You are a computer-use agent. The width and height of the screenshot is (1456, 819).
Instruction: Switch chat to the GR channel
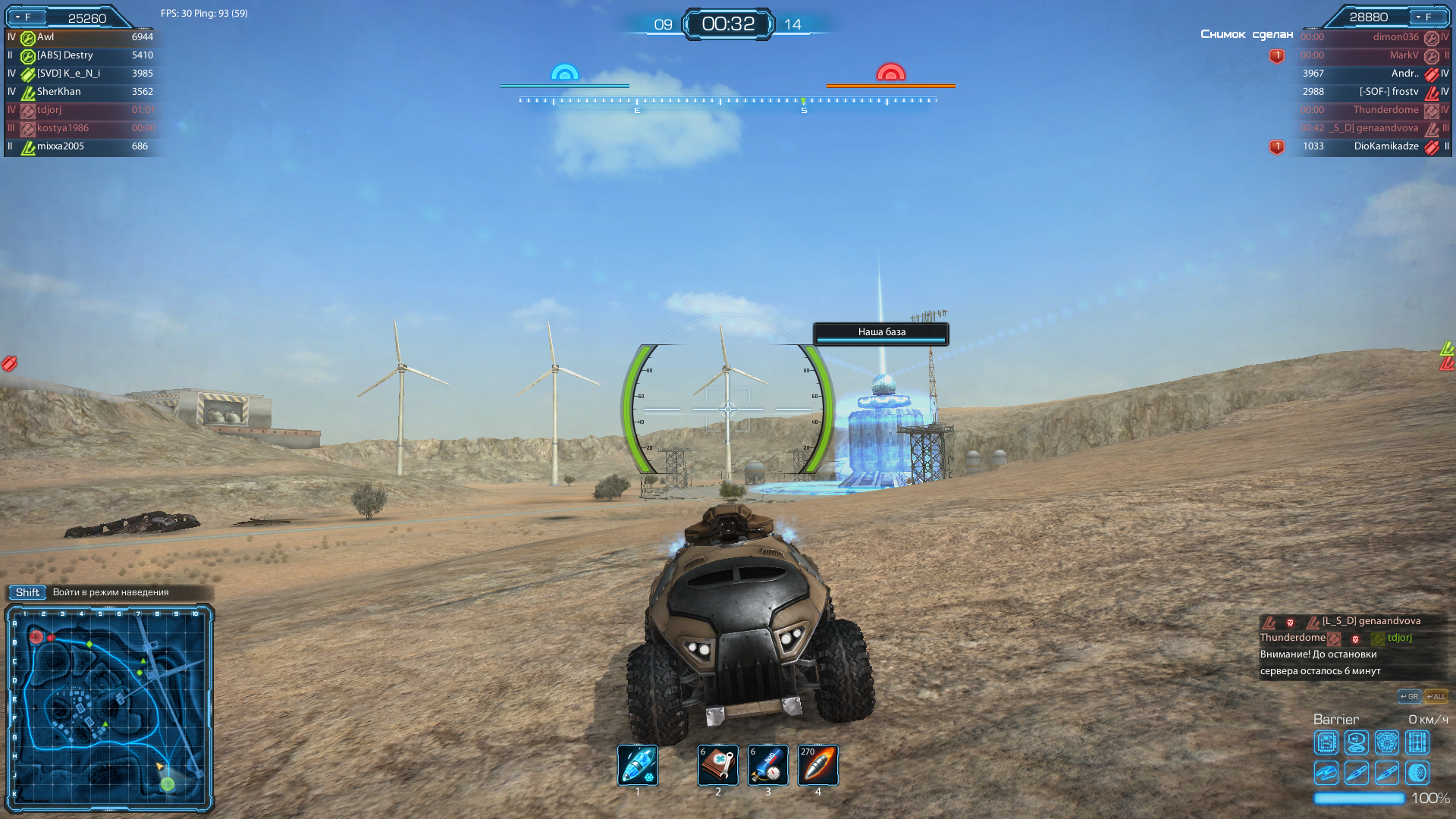[x=1409, y=696]
